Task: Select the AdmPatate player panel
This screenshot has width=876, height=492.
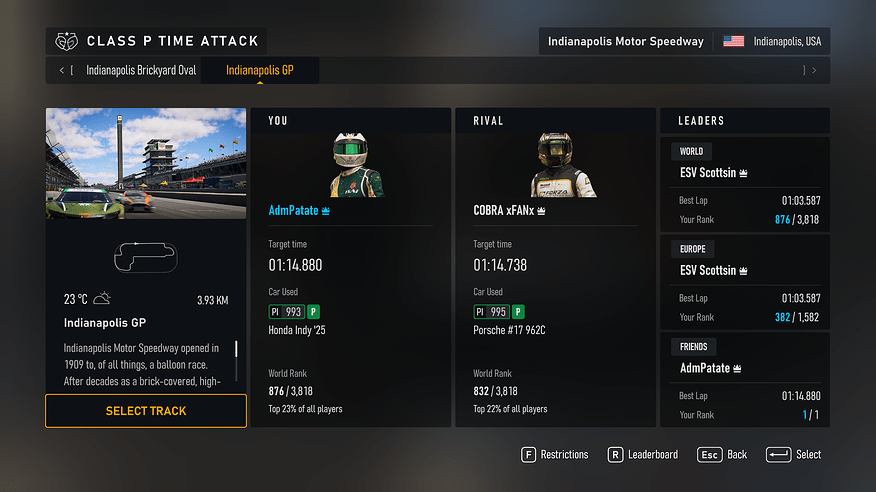Action: point(350,268)
